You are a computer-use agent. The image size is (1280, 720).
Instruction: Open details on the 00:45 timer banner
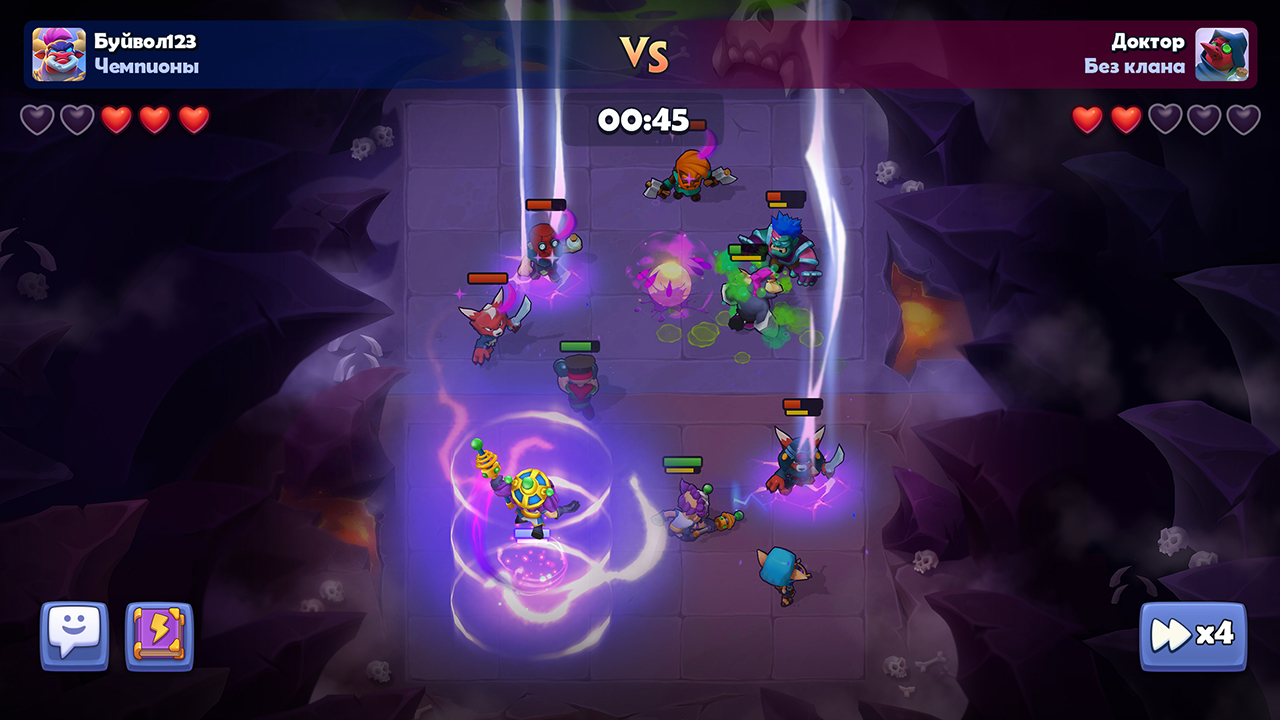644,119
